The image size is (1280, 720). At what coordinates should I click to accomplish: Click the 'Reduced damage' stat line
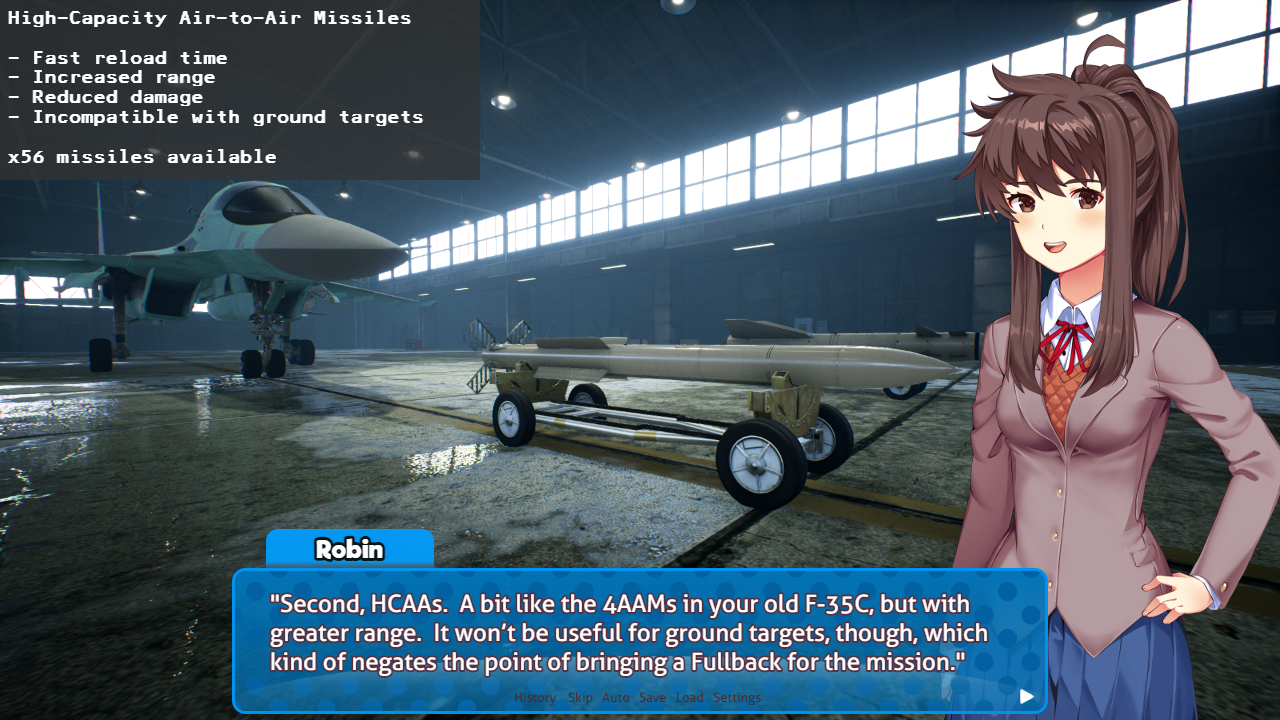pos(104,96)
